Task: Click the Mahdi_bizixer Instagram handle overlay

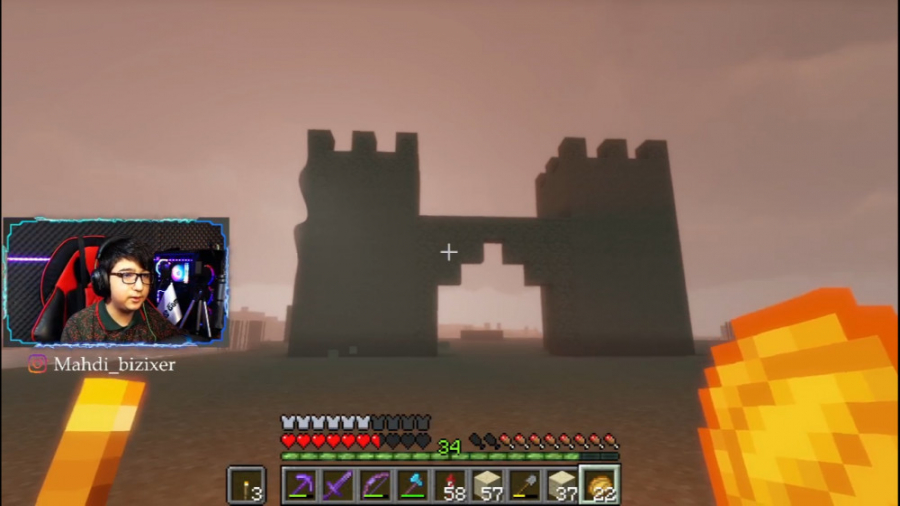Action: point(102,365)
